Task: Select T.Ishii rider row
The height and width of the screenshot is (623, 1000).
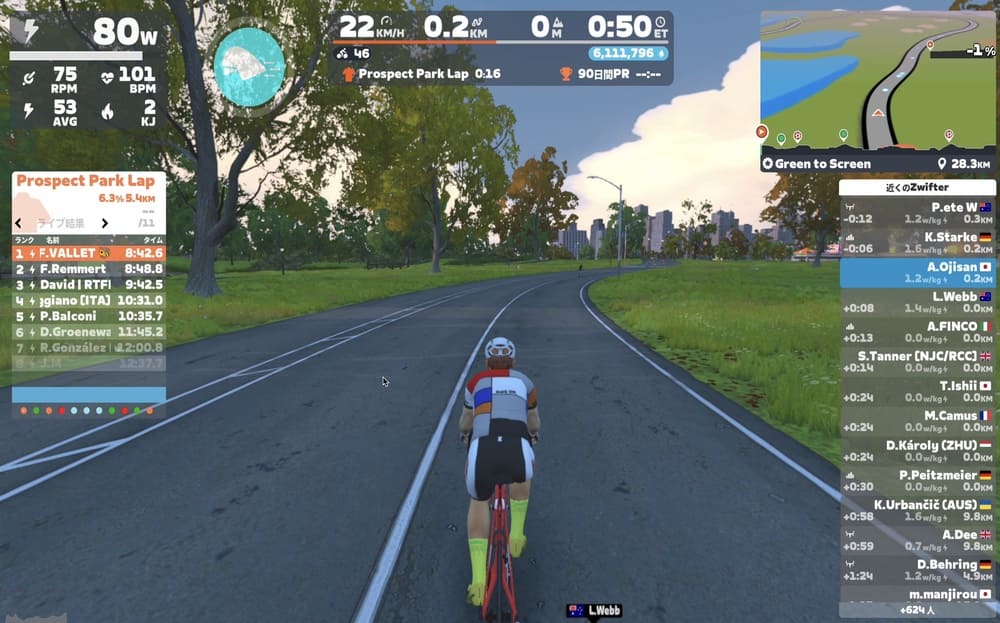Action: (917, 391)
